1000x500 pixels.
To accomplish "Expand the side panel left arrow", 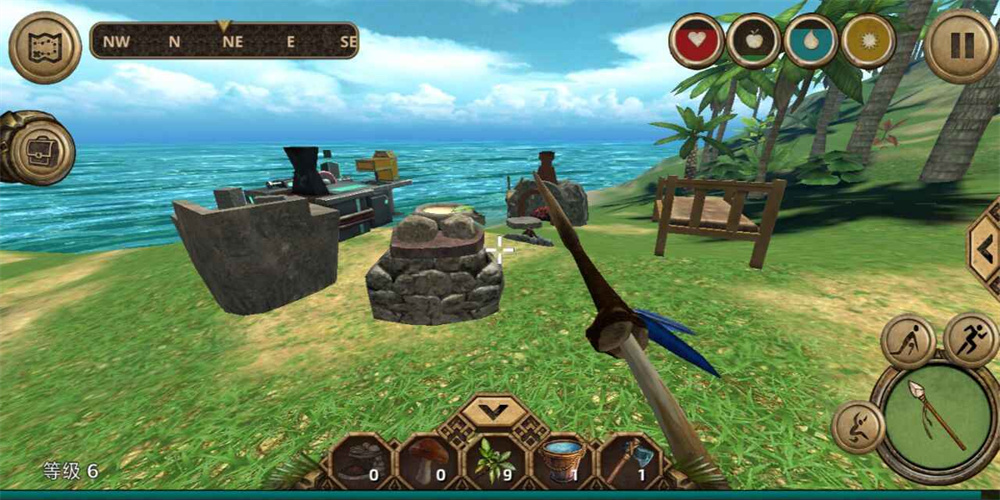I will tap(984, 248).
